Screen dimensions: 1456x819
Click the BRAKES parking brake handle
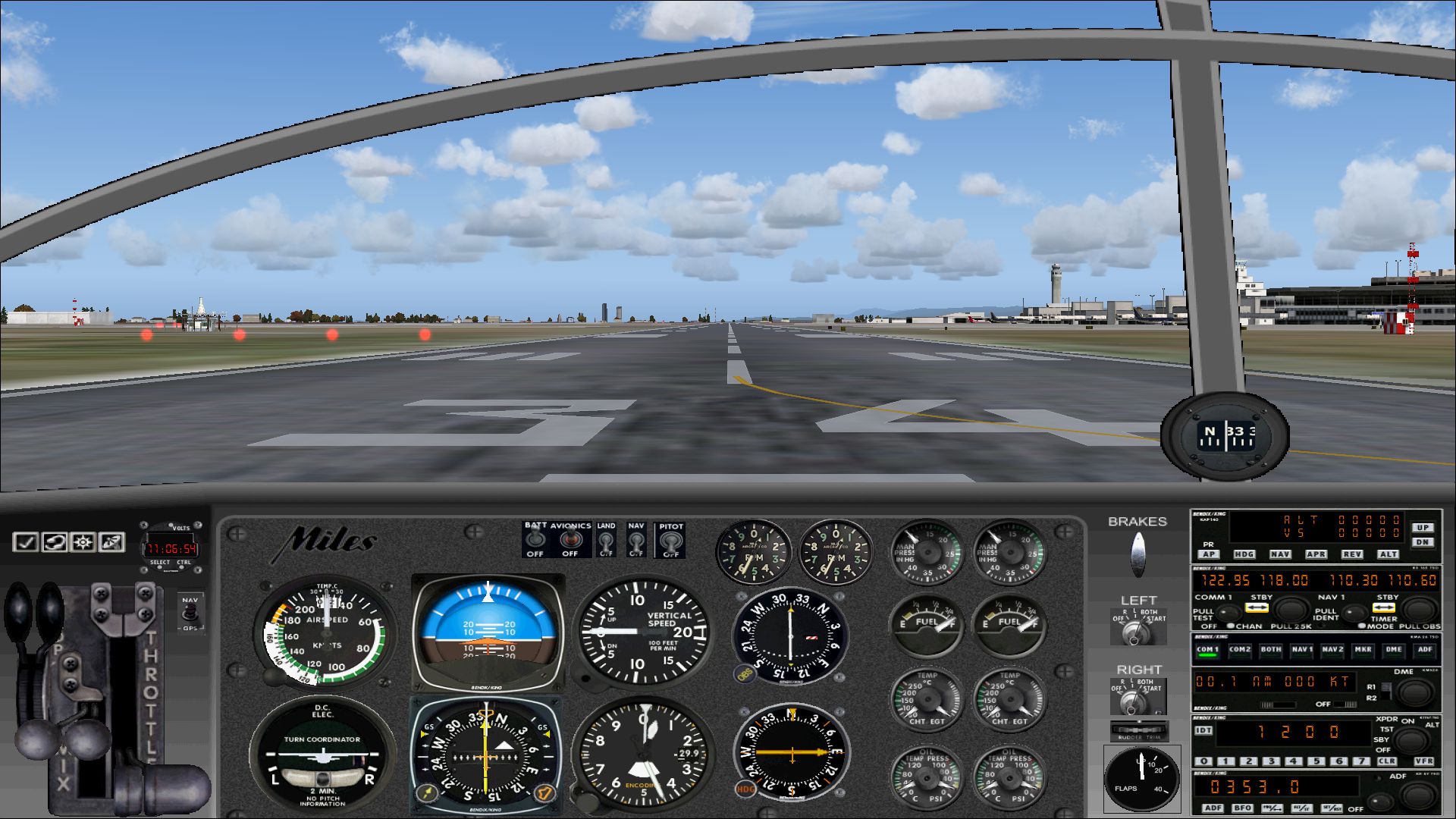point(1137,554)
